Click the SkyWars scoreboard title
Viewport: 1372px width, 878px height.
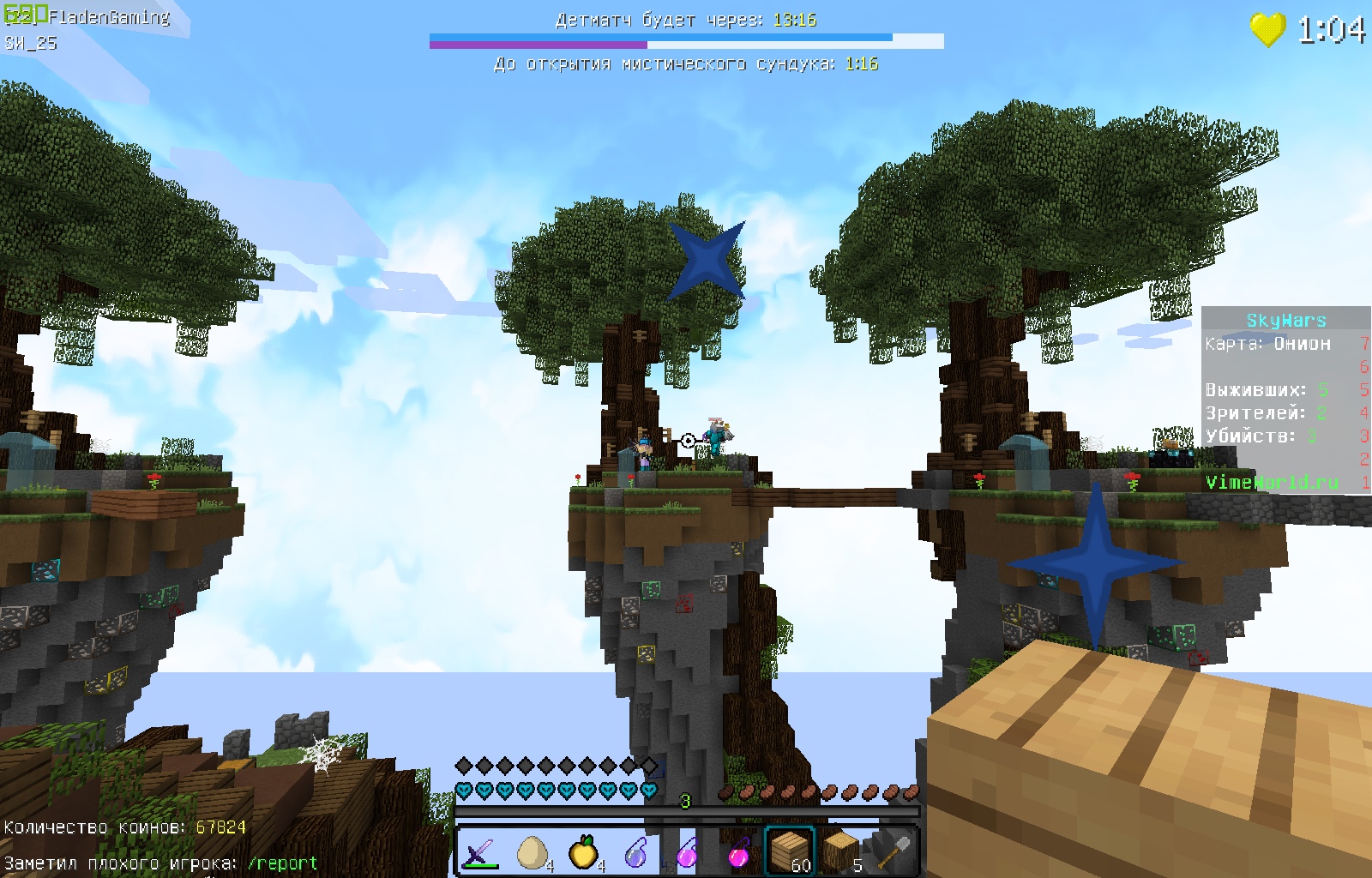[x=1285, y=321]
